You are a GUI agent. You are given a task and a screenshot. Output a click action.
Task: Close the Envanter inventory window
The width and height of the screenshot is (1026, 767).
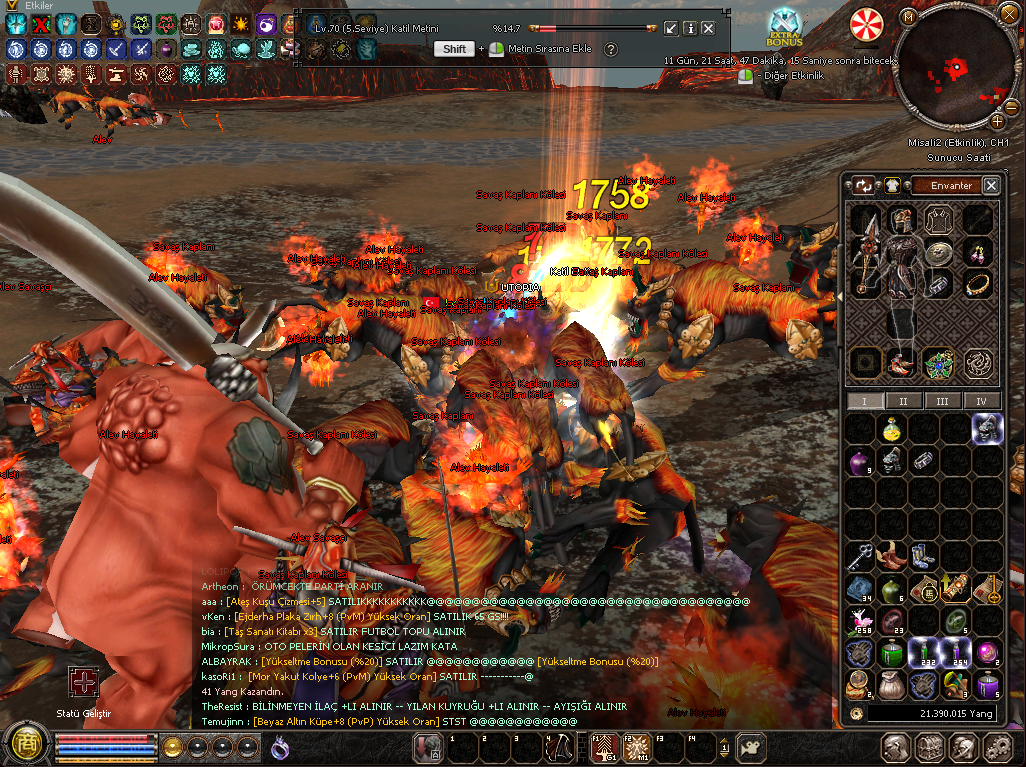click(991, 185)
